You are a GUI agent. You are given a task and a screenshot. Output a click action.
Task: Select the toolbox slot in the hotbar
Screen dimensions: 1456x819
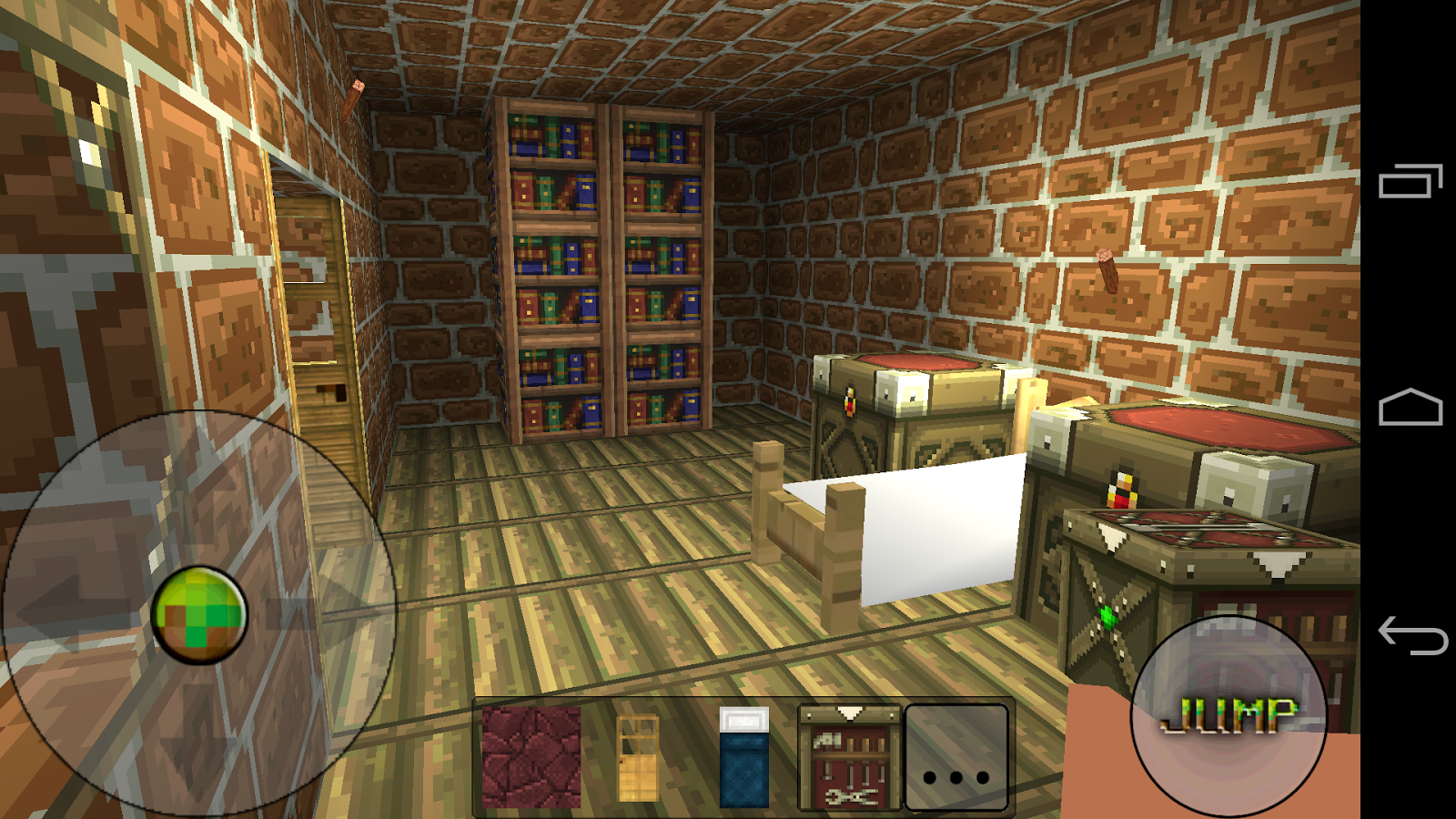point(851,769)
